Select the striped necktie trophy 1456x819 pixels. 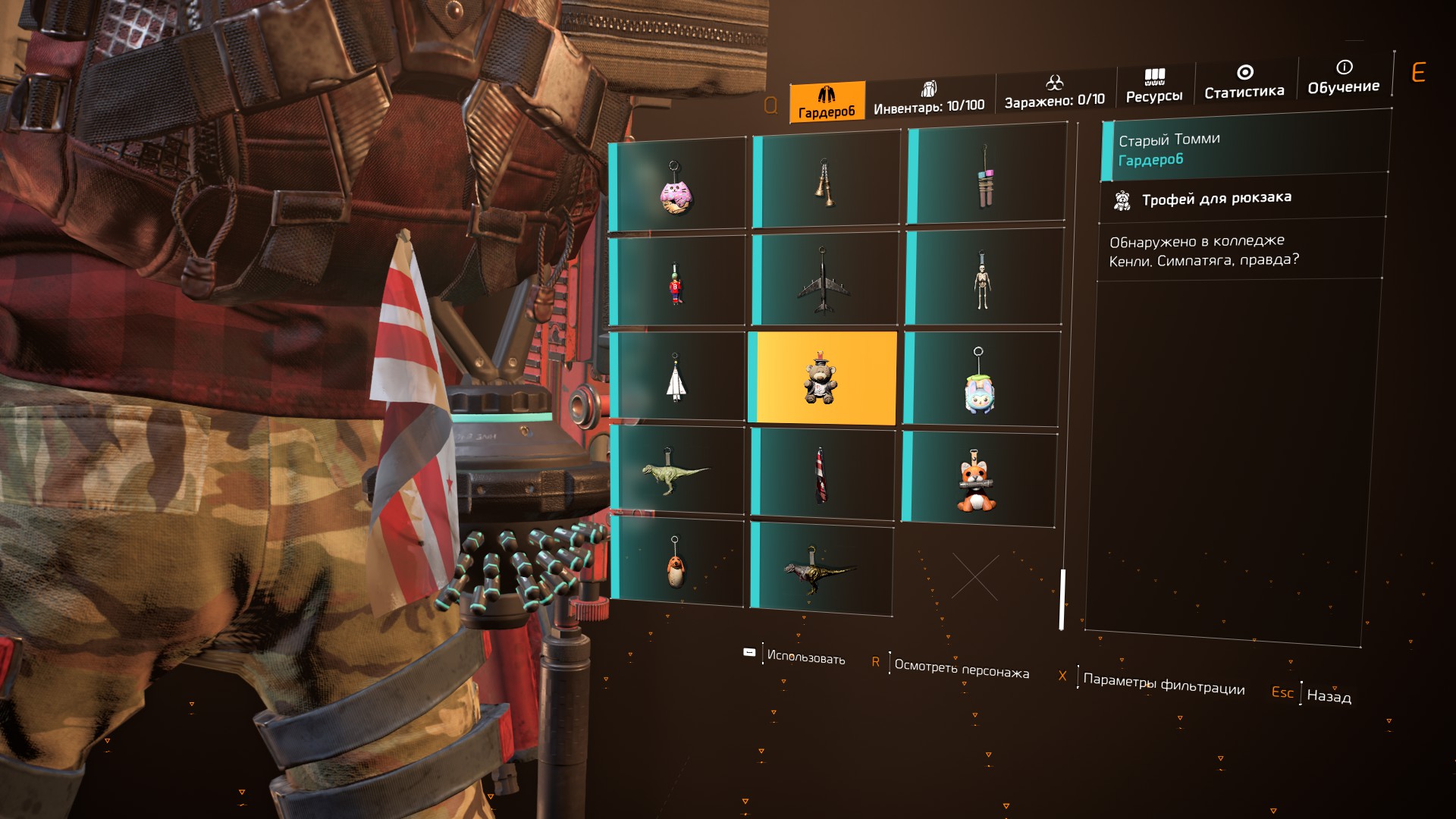coord(821,475)
